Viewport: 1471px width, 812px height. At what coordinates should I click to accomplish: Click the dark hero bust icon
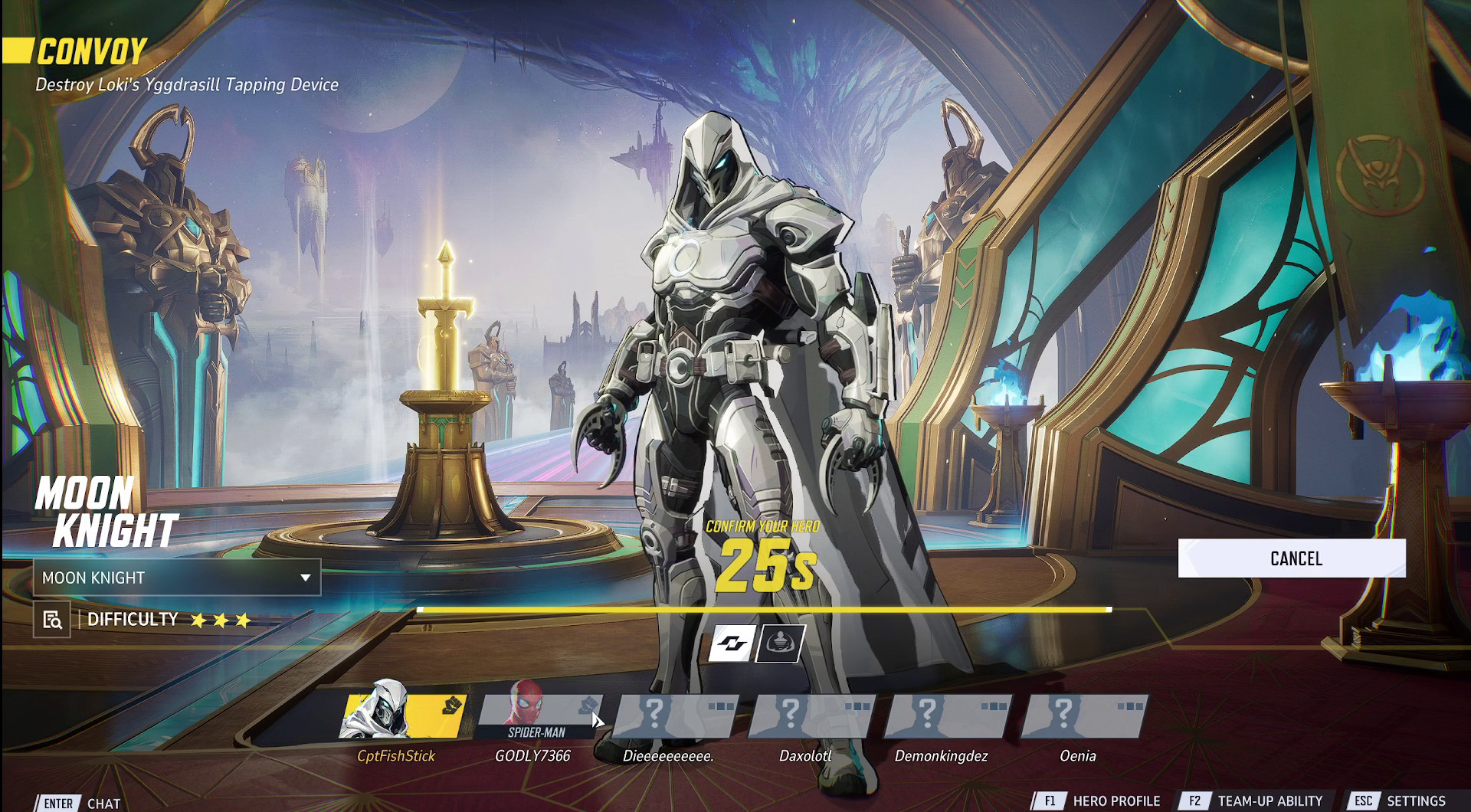(781, 643)
